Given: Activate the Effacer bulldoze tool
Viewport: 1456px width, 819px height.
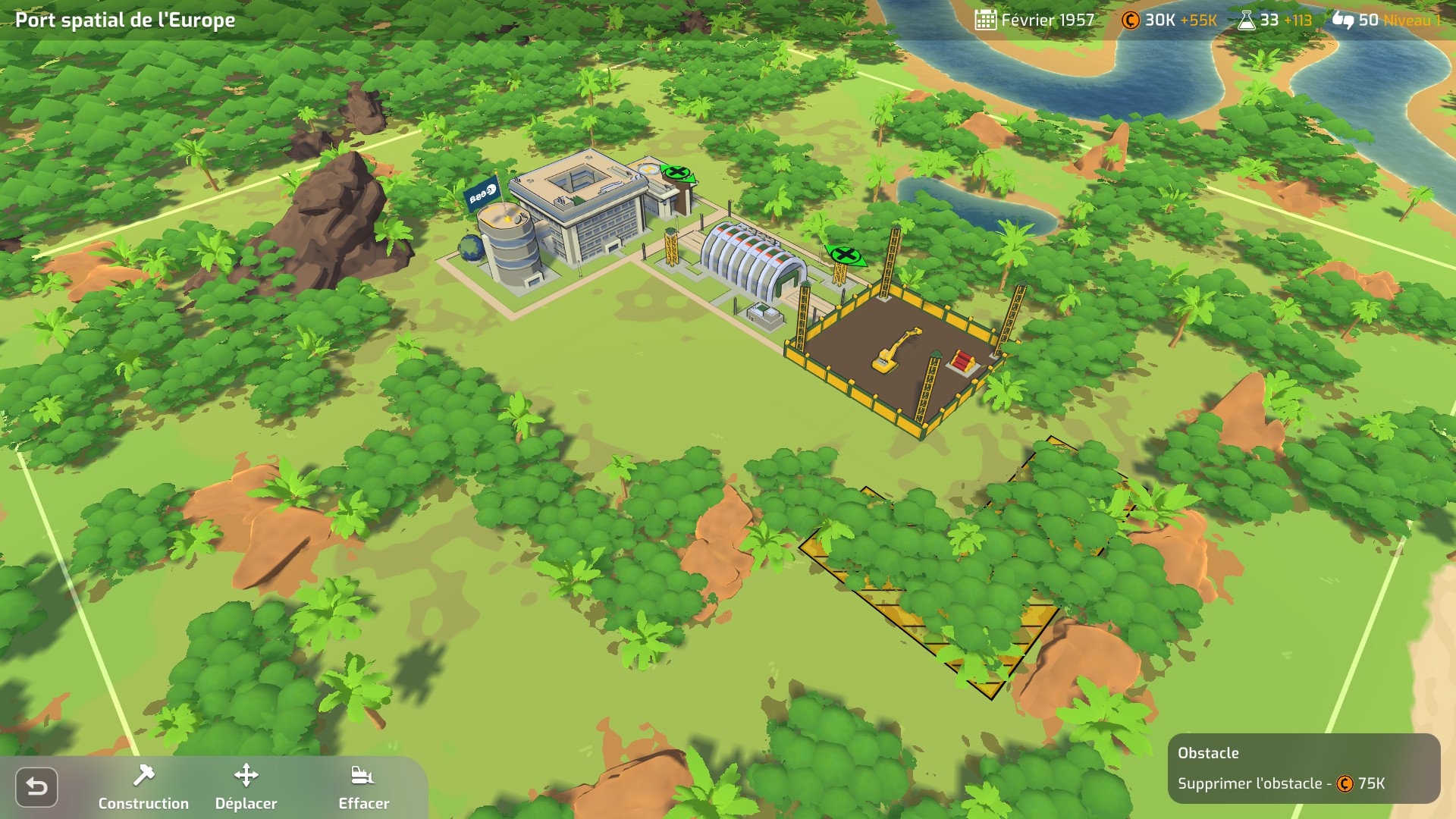Looking at the screenshot, I should [363, 787].
